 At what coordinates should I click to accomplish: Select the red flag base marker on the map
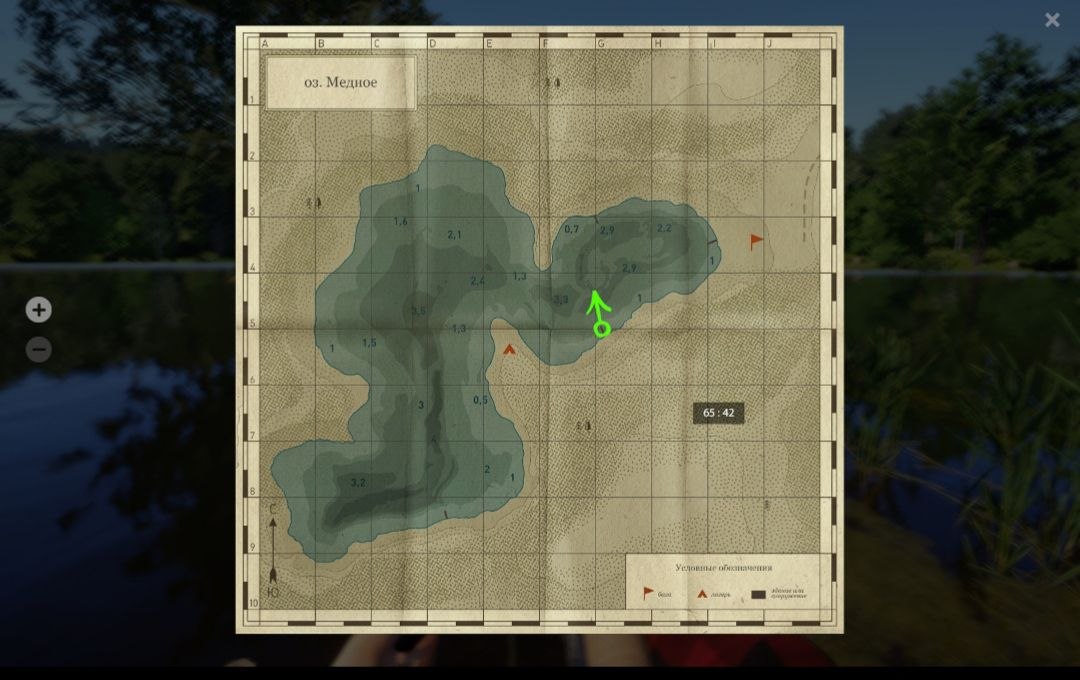pyautogui.click(x=757, y=240)
